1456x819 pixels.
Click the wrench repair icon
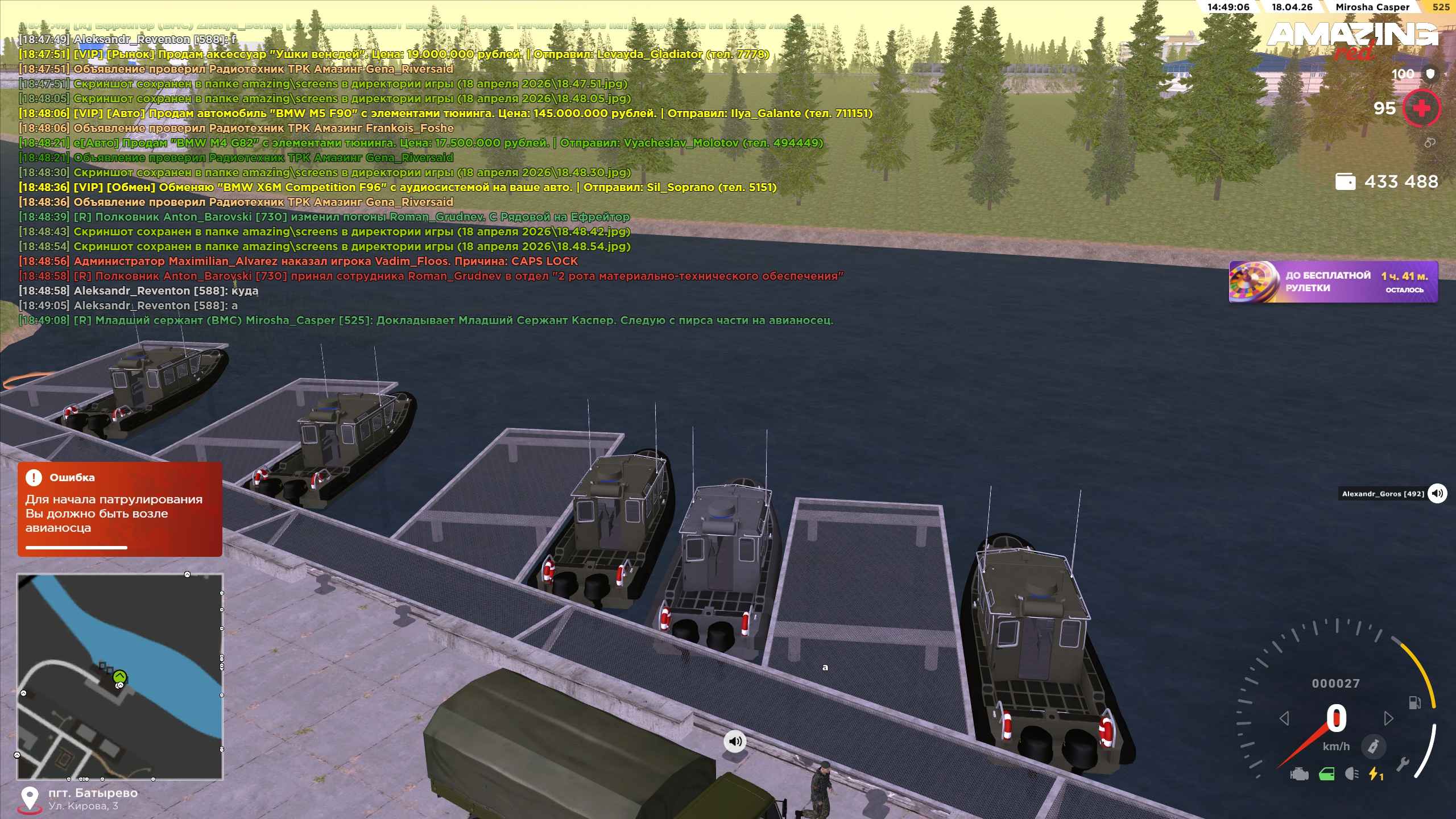click(1402, 764)
